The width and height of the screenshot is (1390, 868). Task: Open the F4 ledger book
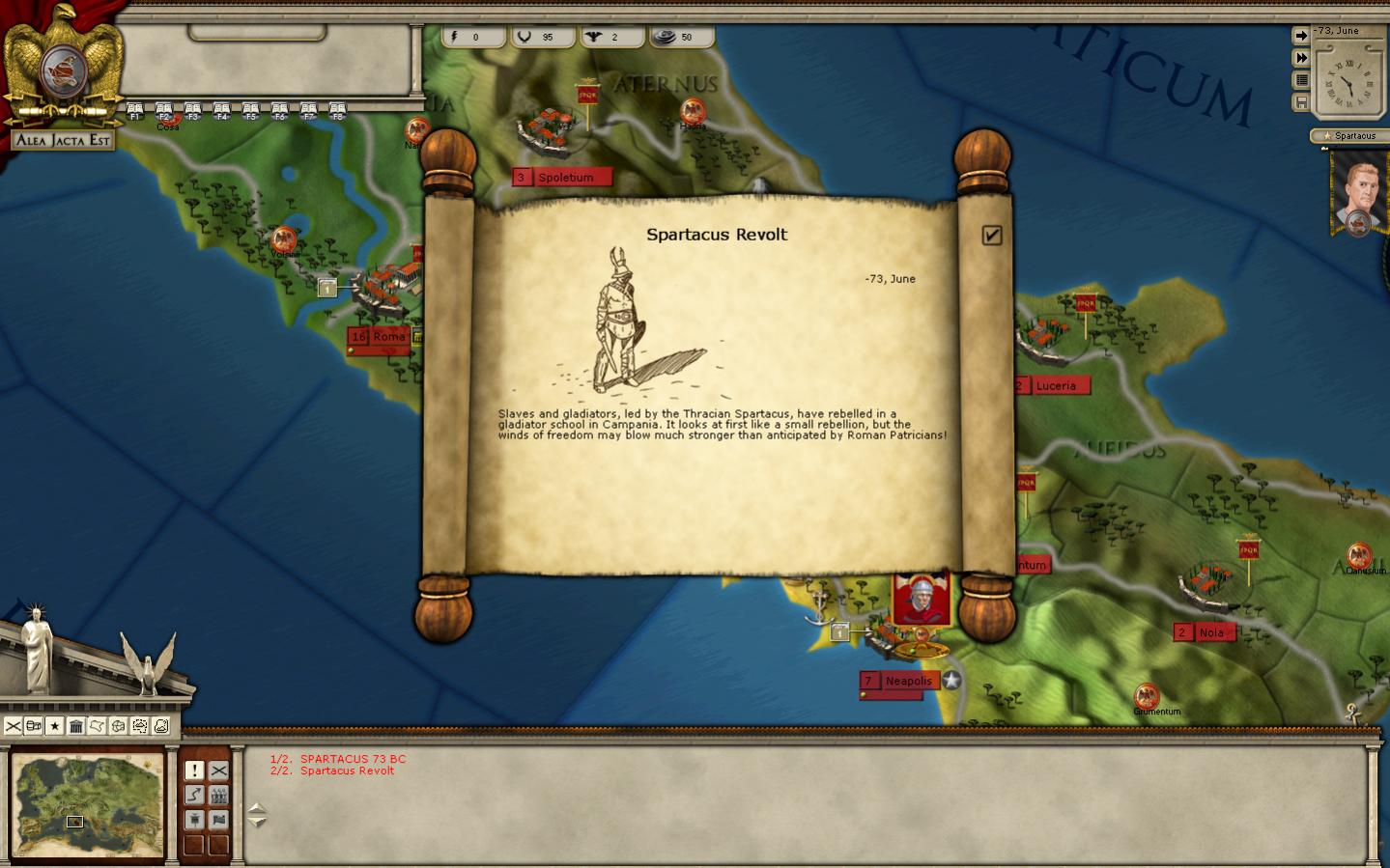222,110
